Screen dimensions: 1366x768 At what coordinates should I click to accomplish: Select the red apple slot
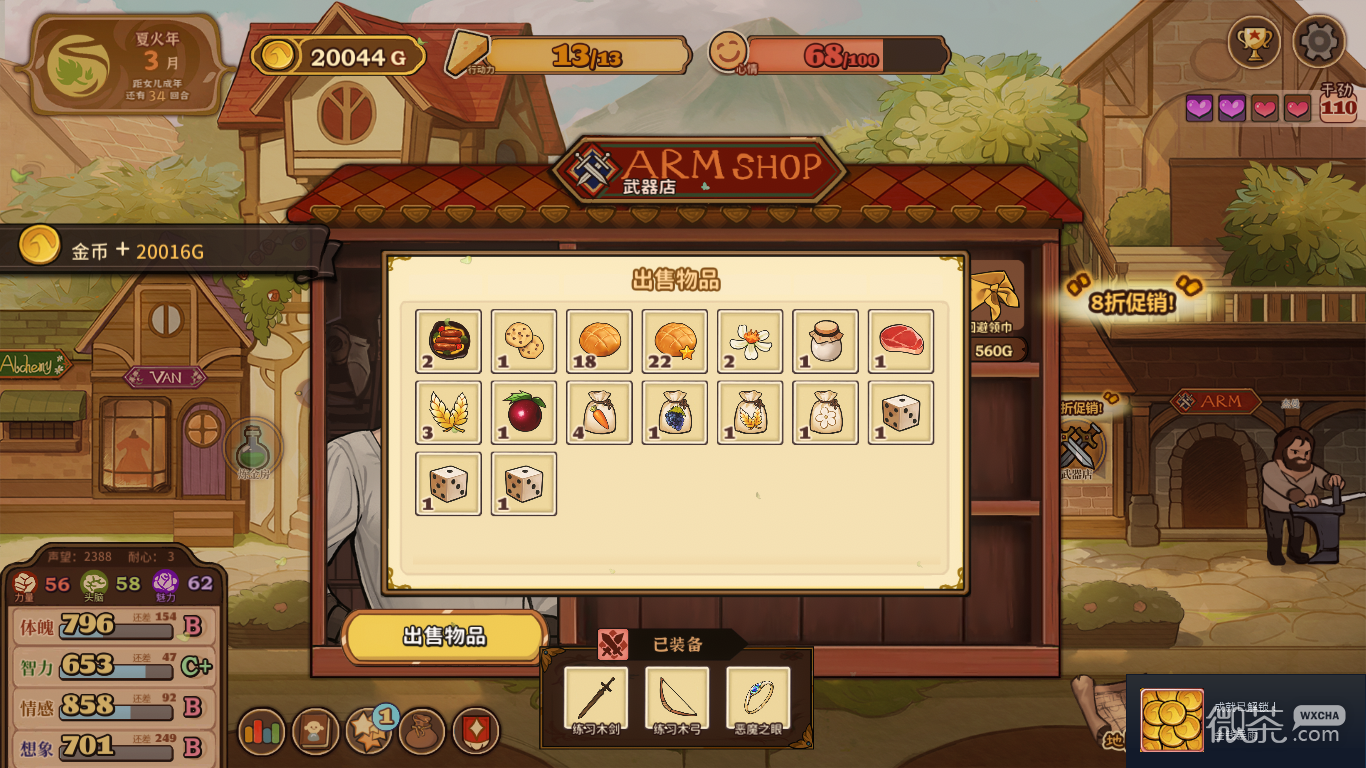coord(524,412)
